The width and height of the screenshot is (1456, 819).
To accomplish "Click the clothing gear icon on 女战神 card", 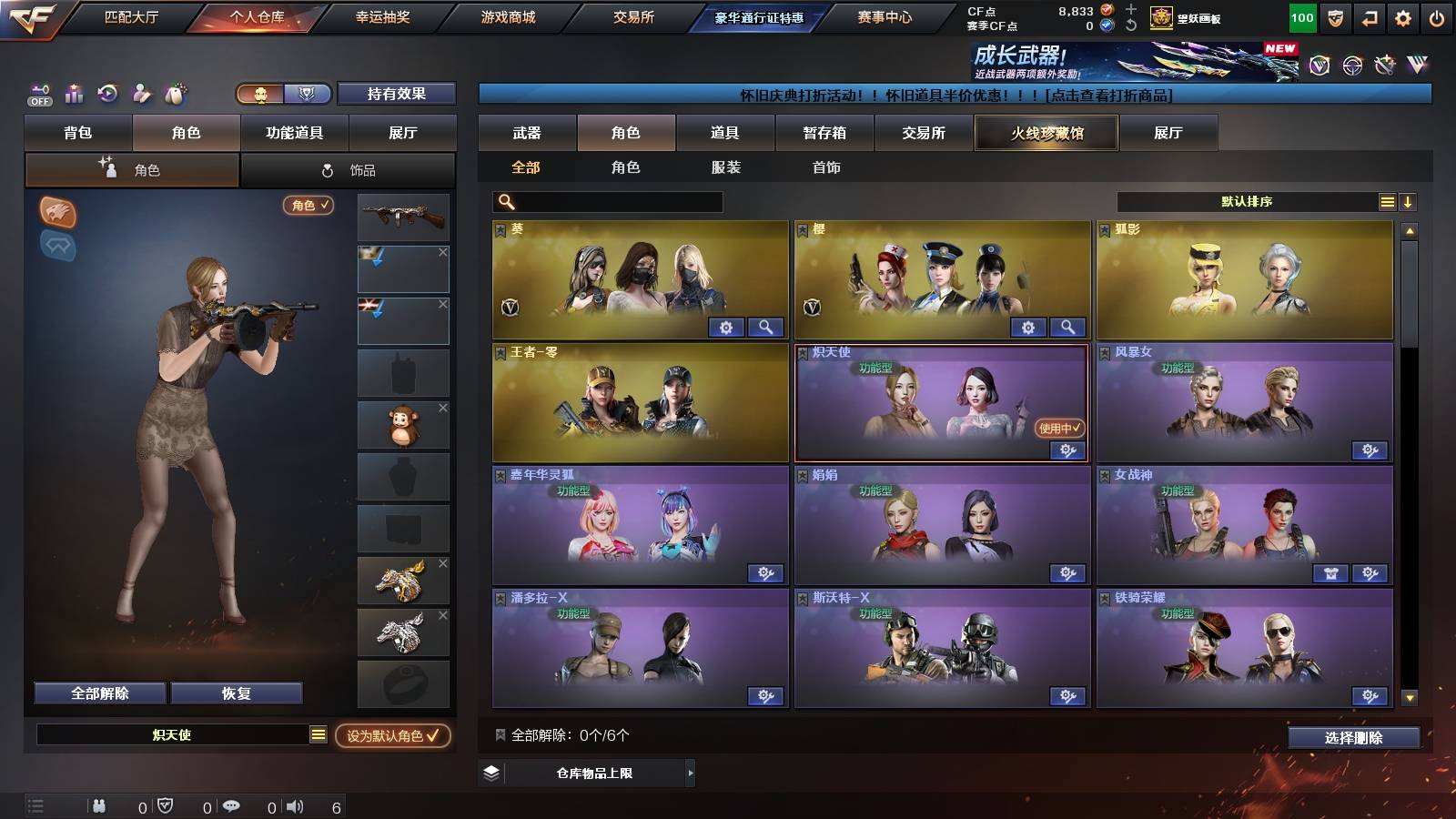I will coord(1332,573).
